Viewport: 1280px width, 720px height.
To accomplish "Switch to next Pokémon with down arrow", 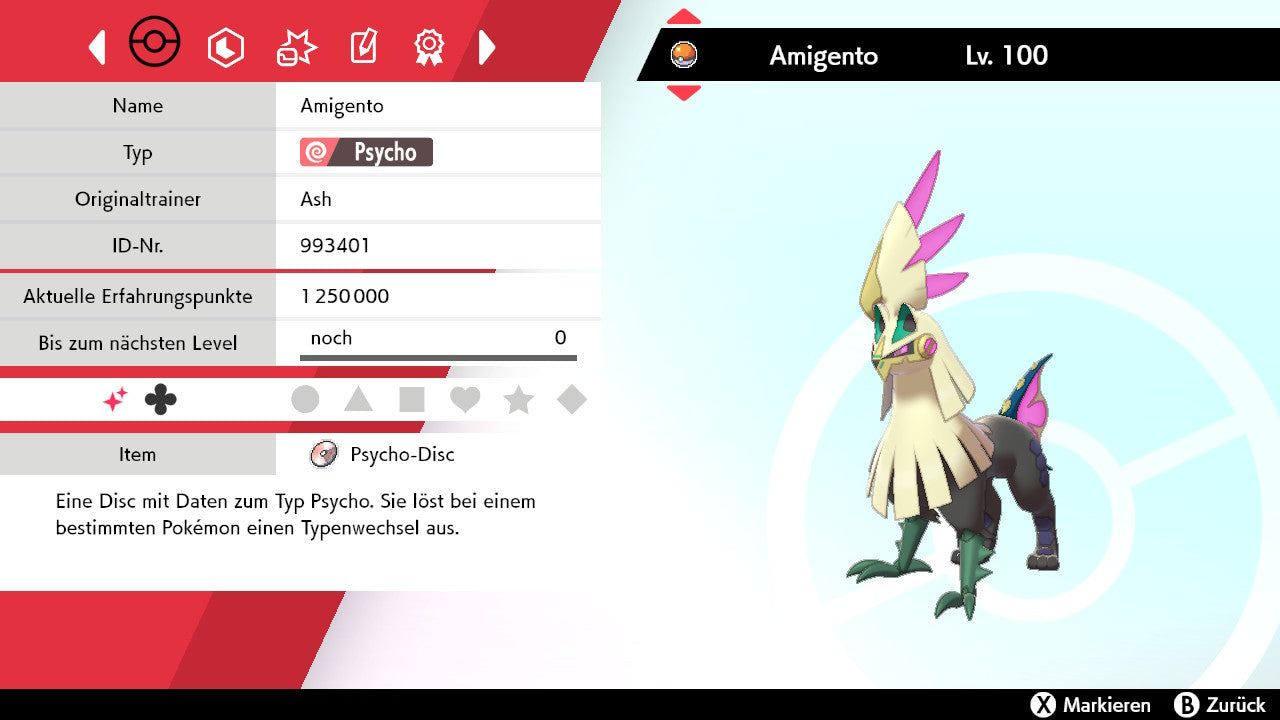I will tap(684, 93).
